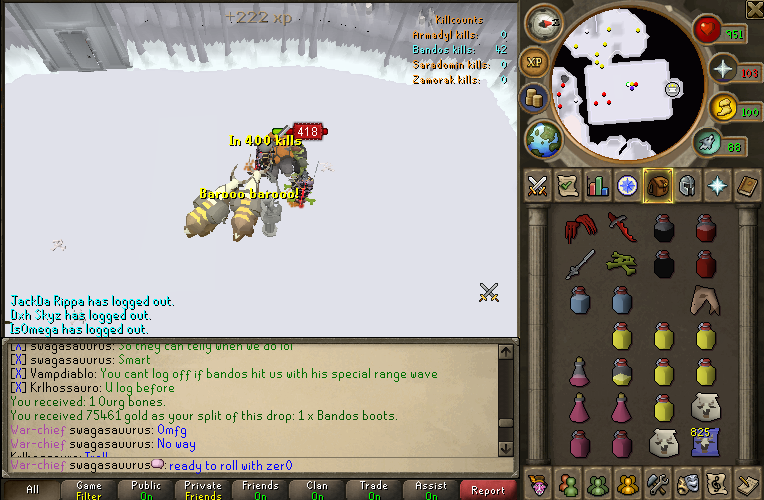Toggle the Public chat filter

pos(146,490)
